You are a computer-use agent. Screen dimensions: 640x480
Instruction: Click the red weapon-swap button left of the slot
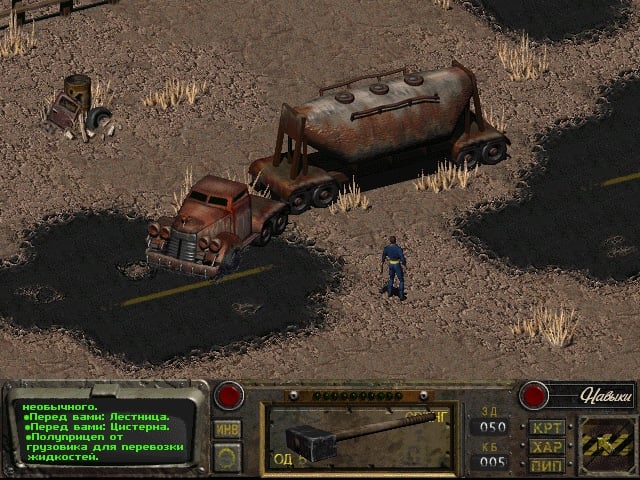point(230,395)
